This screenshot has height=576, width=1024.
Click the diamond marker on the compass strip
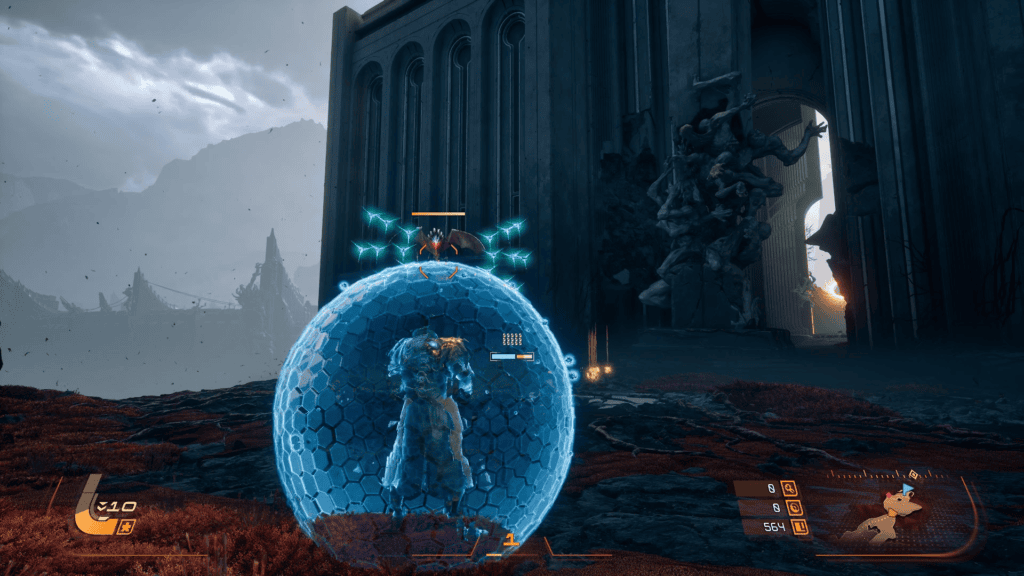coord(911,474)
